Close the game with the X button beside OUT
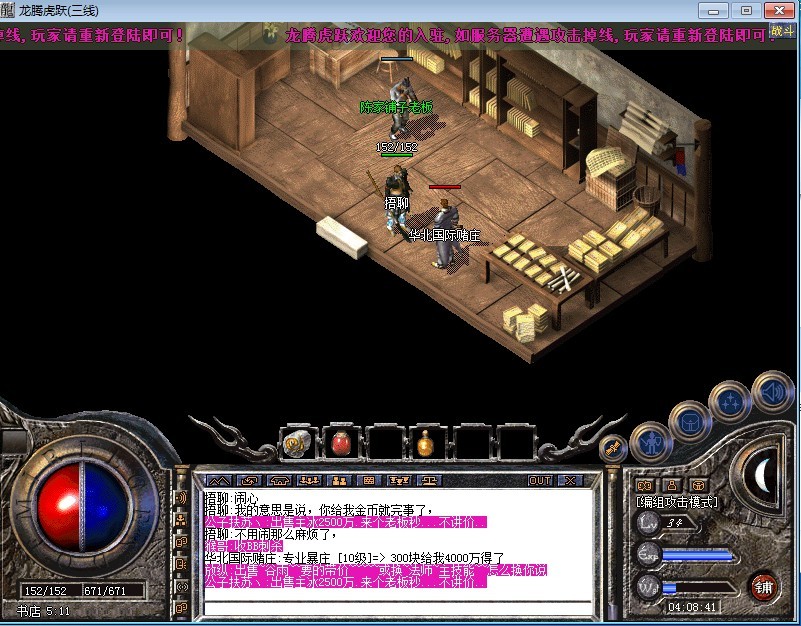This screenshot has height=626, width=801. click(569, 481)
